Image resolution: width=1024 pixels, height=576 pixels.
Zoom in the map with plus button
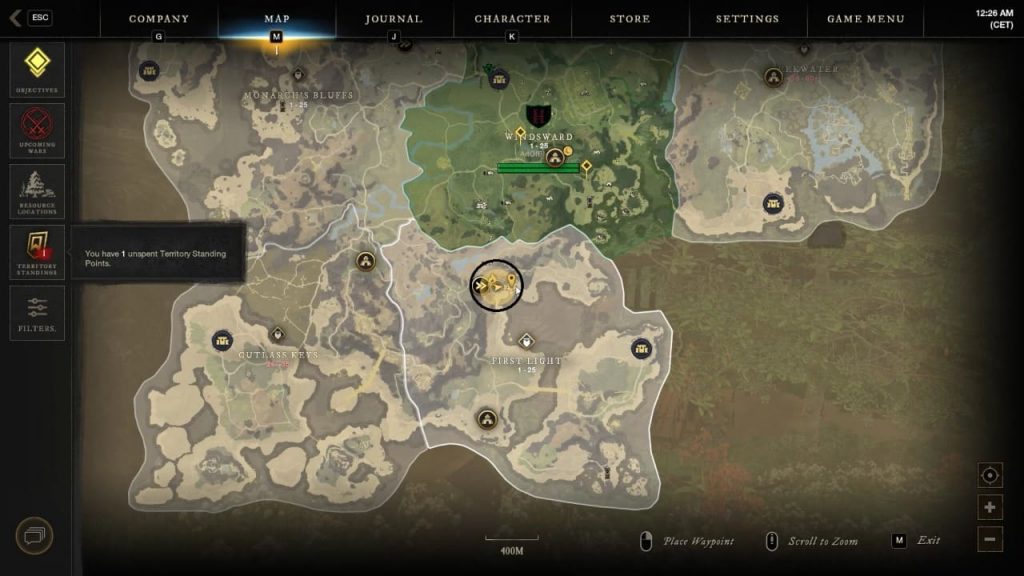tap(990, 507)
